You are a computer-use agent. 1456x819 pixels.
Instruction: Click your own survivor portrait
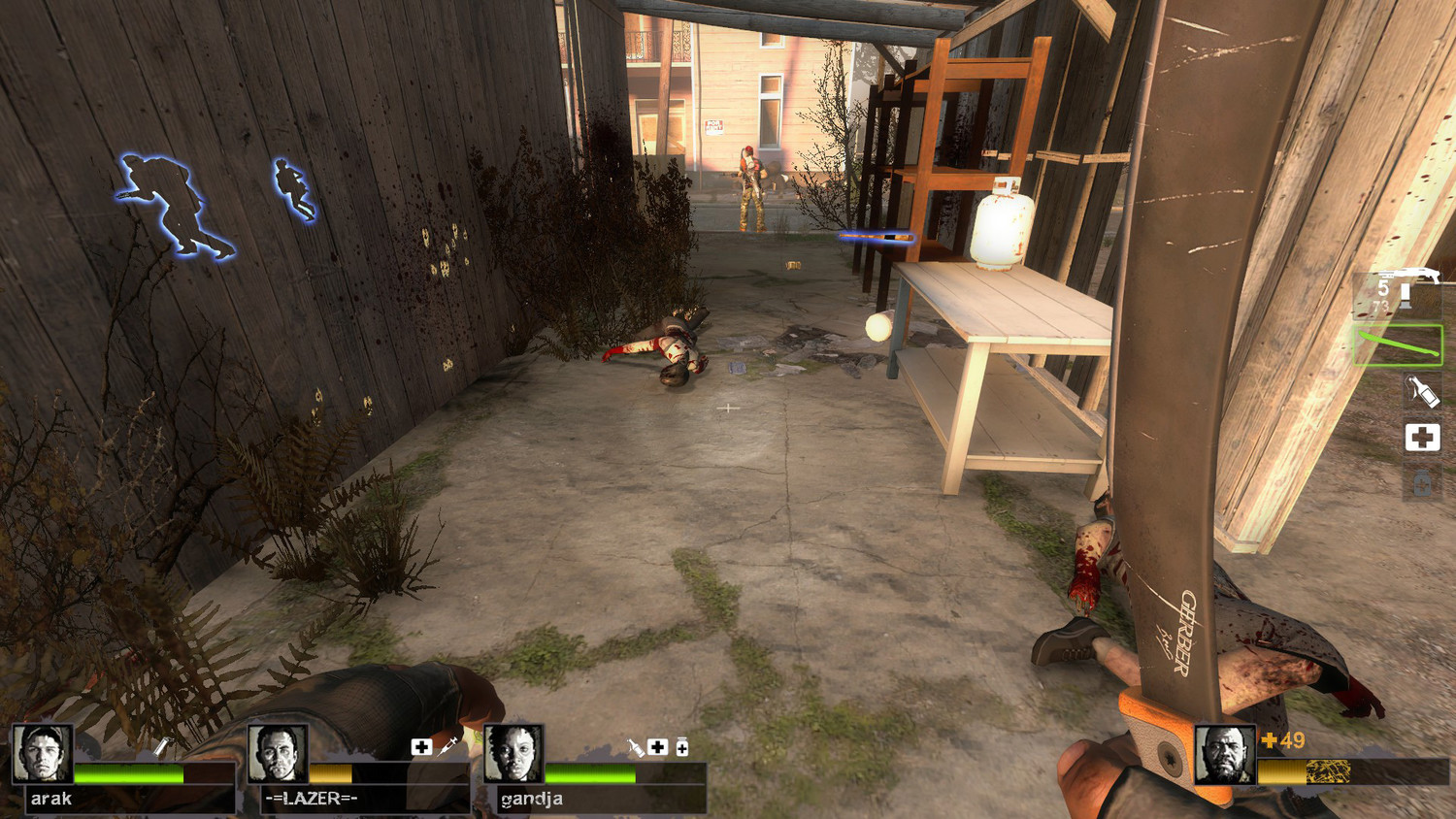click(1224, 753)
